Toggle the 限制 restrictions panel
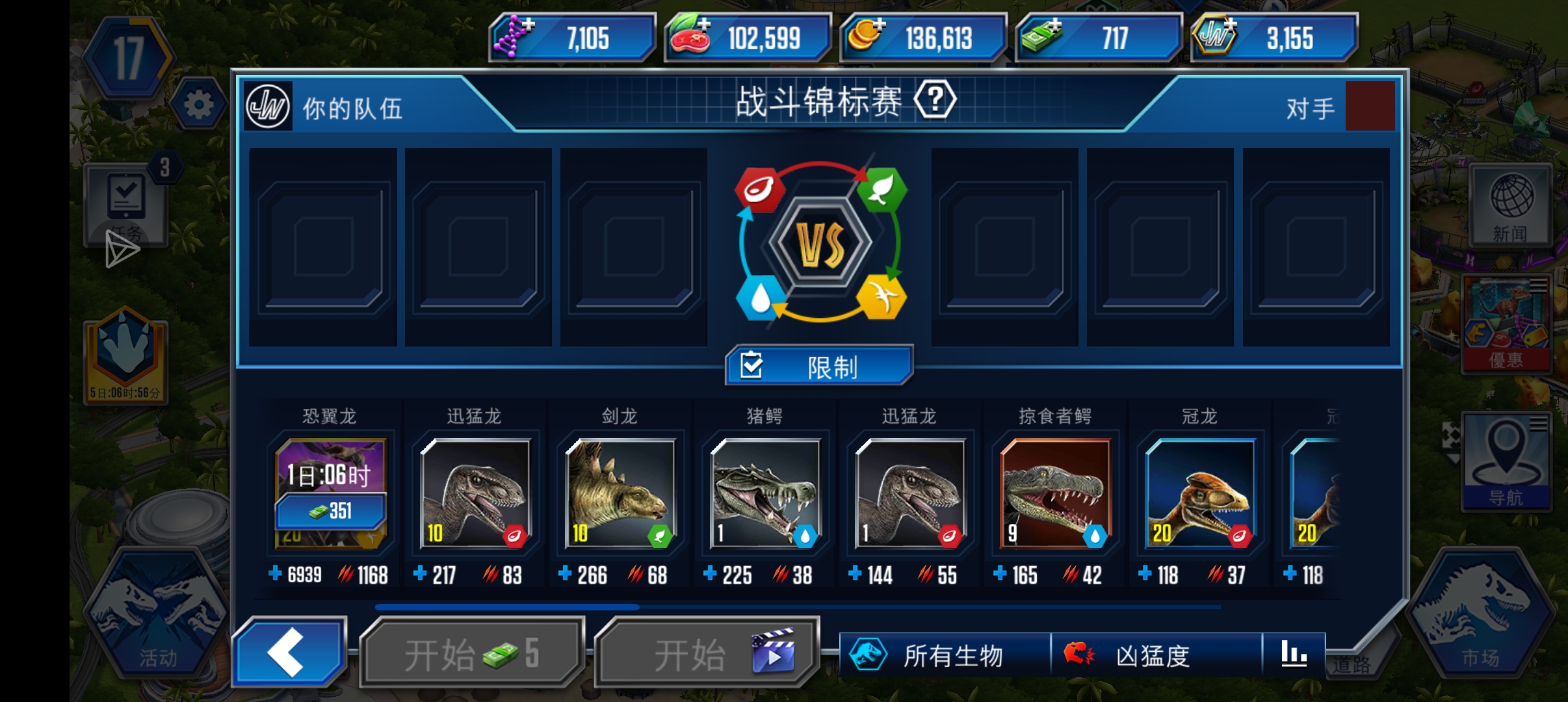Viewport: 1568px width, 702px height. 819,365
